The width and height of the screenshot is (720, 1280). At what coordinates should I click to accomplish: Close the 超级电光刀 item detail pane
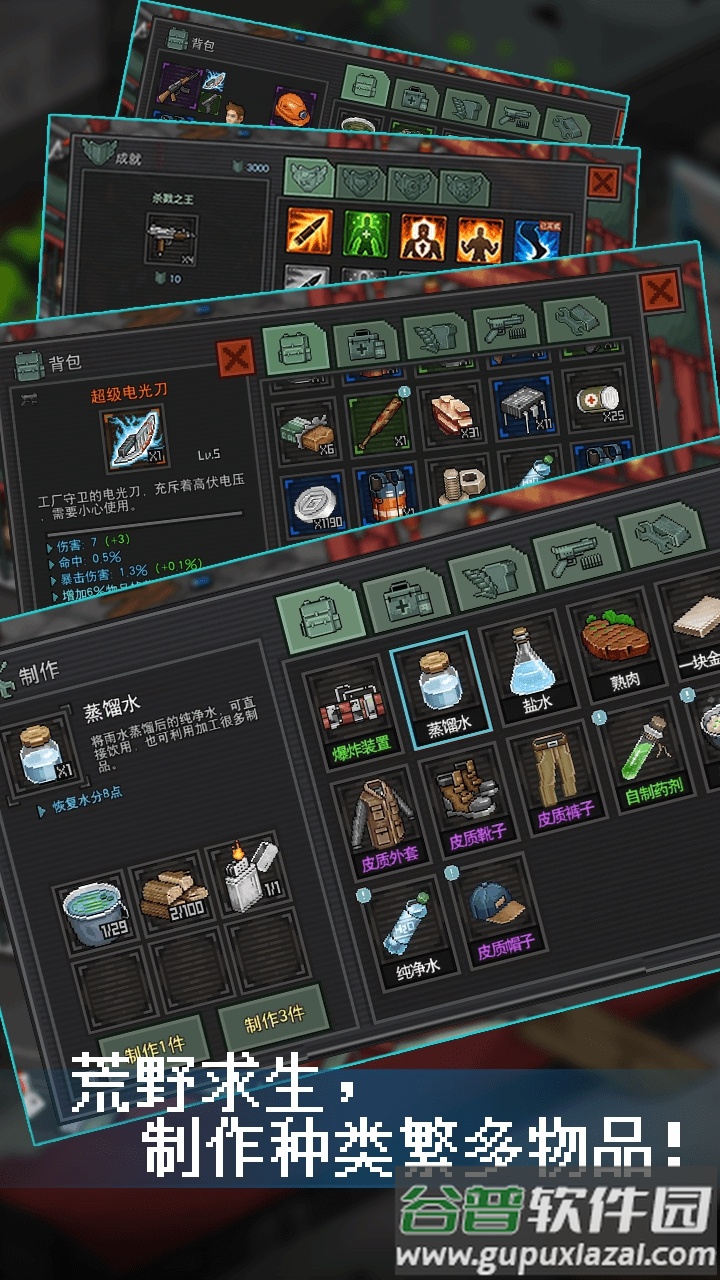point(235,357)
